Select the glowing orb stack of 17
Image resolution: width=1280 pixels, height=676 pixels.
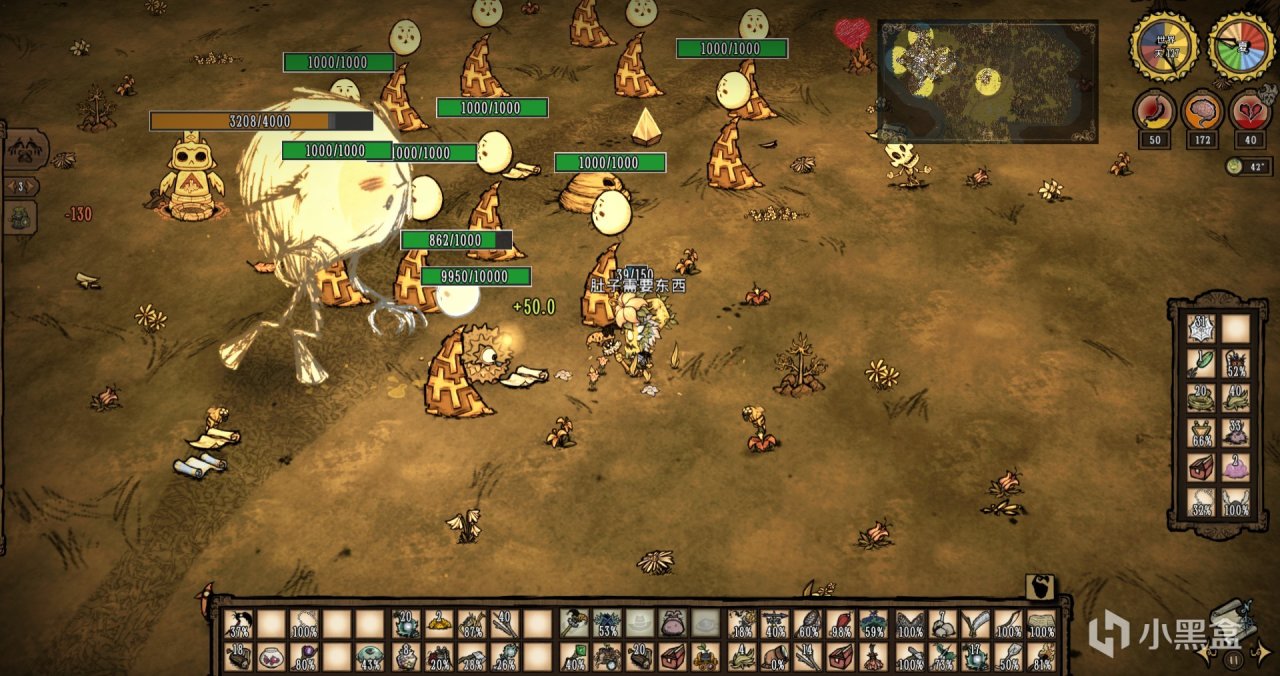click(975, 657)
